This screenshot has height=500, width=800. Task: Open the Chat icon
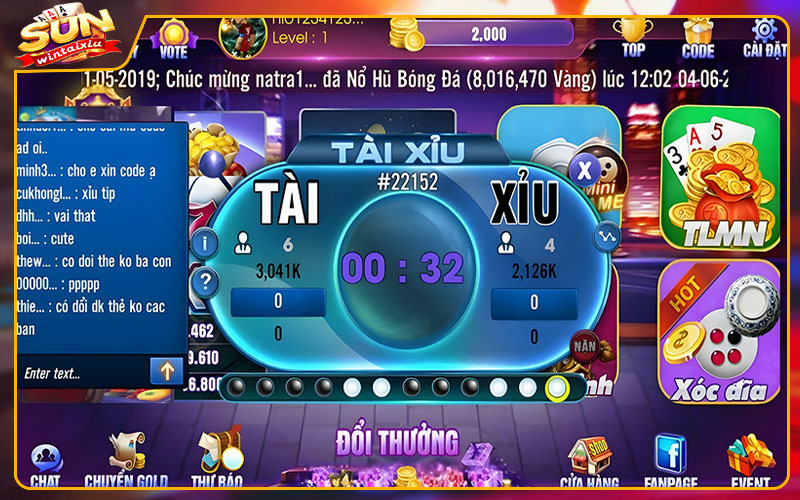45,463
